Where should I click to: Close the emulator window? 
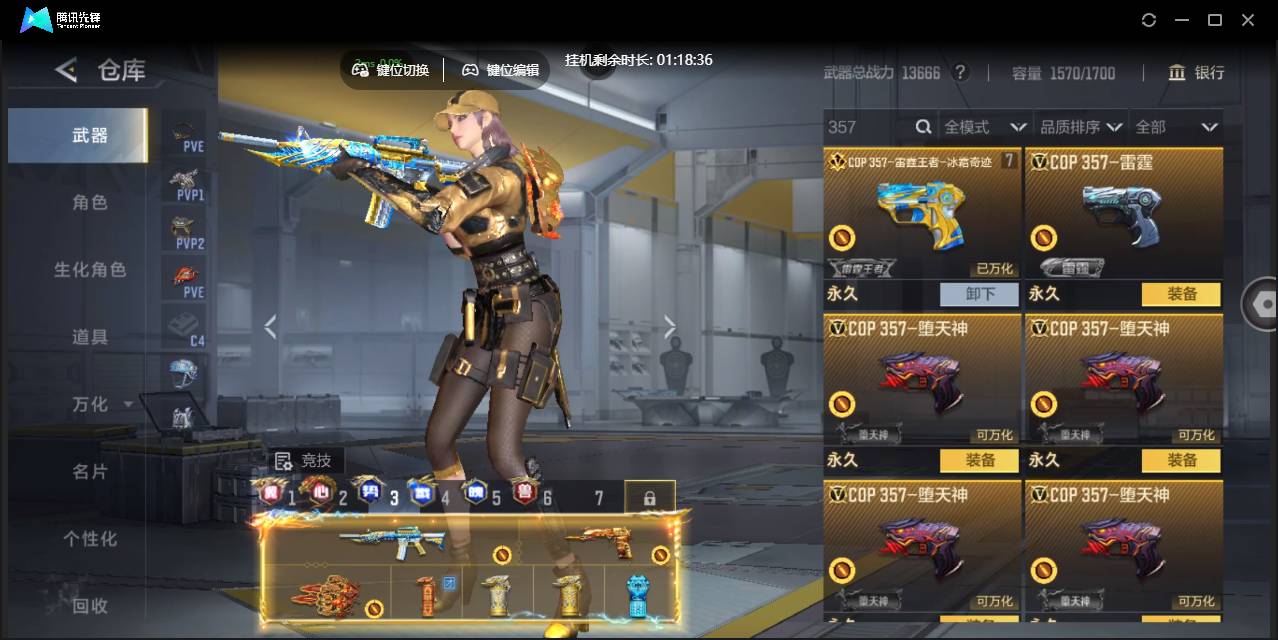click(x=1248, y=20)
